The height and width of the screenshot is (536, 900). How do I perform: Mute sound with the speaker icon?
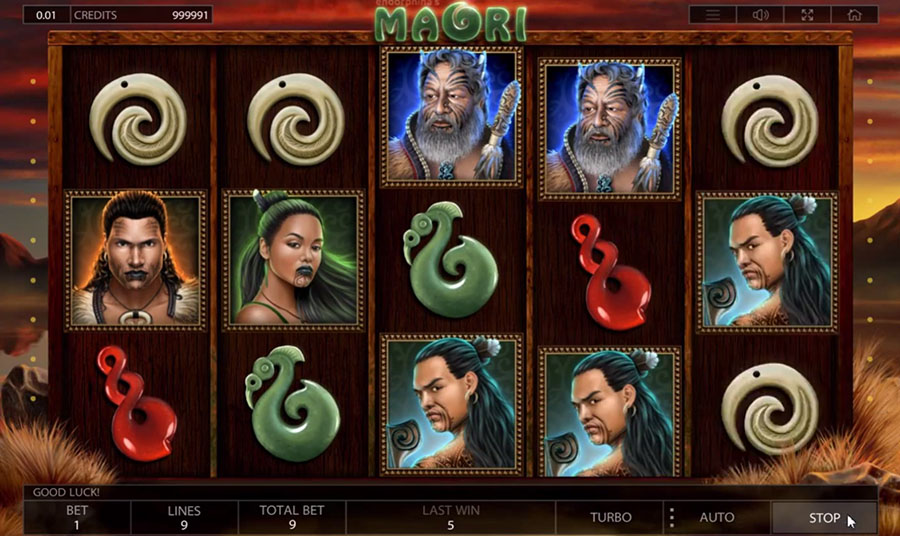pyautogui.click(x=759, y=15)
